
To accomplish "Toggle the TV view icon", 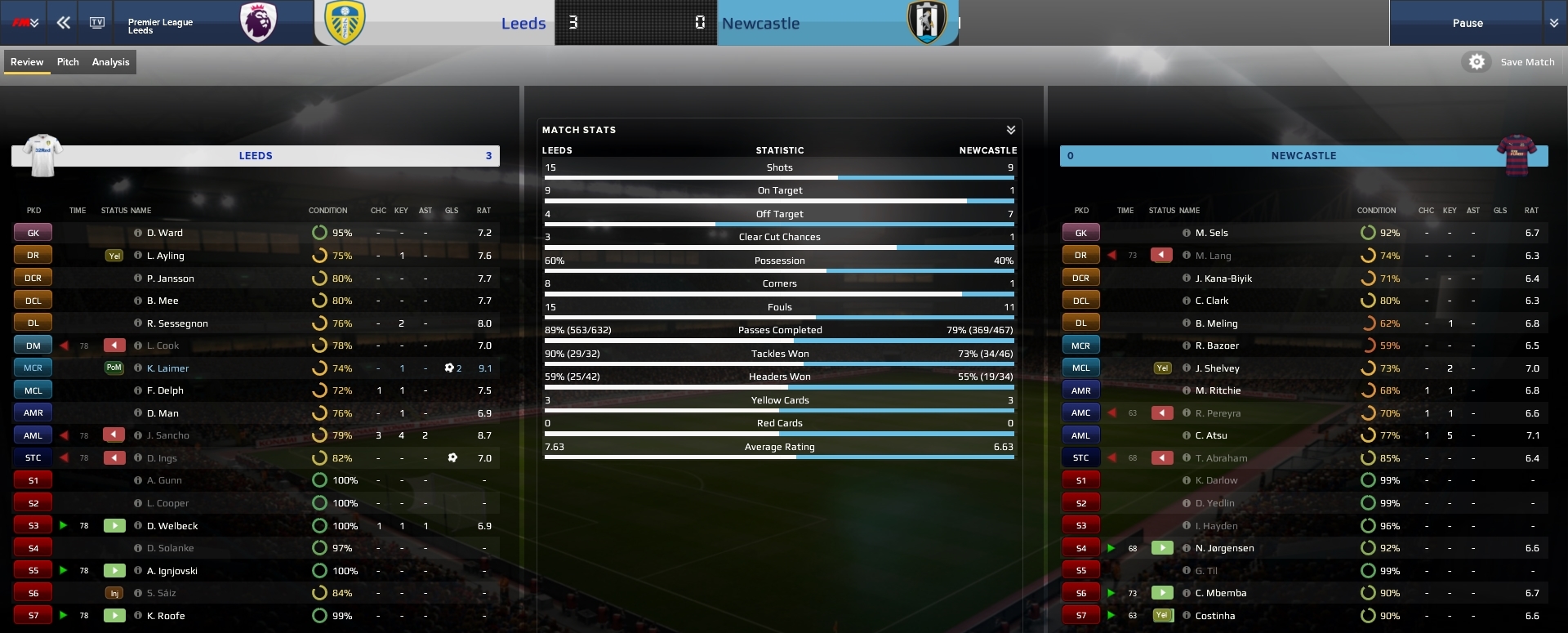I will coord(97,23).
